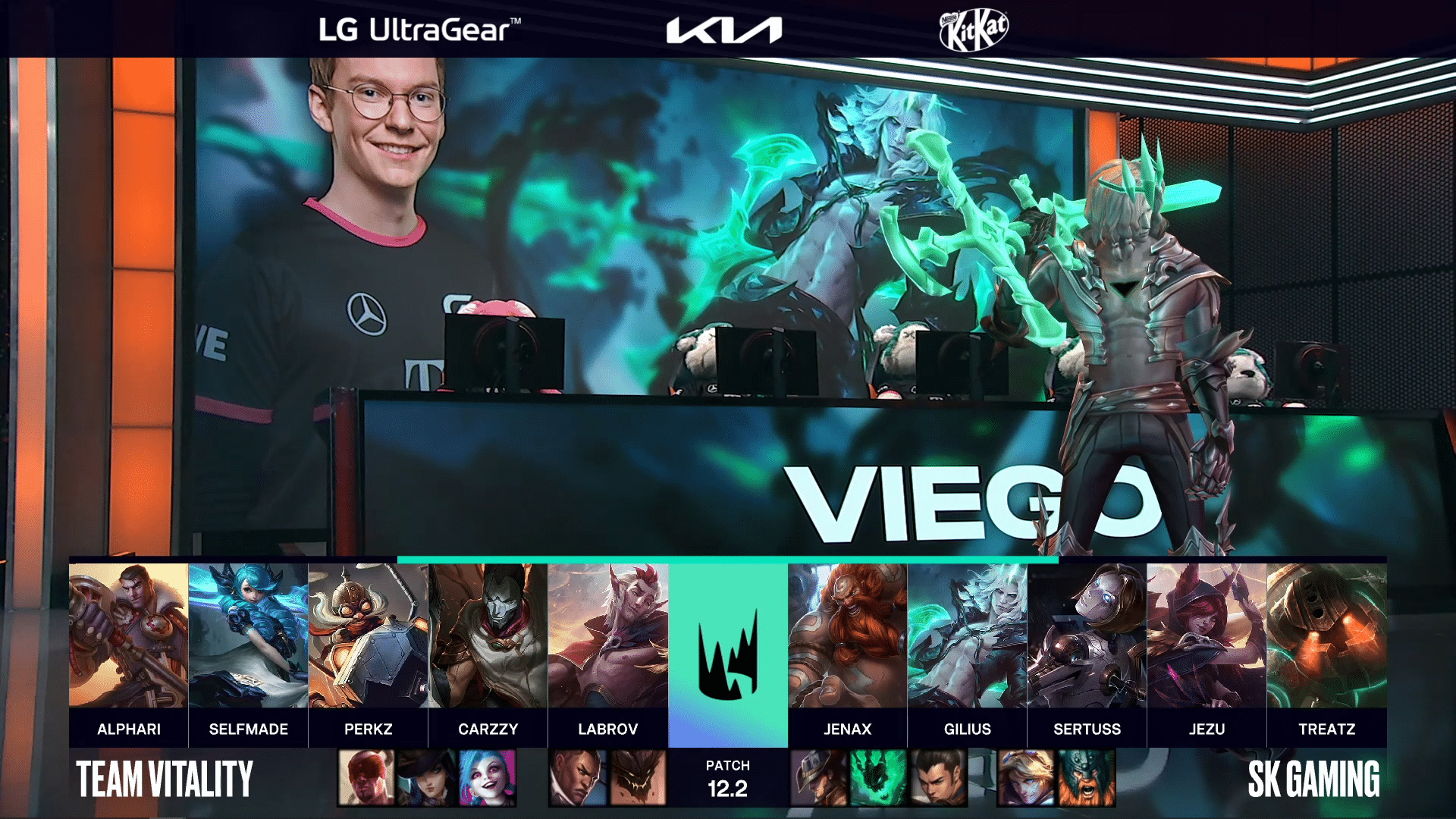Select the banned Caitlyn icon
The height and width of the screenshot is (819, 1456).
427,778
